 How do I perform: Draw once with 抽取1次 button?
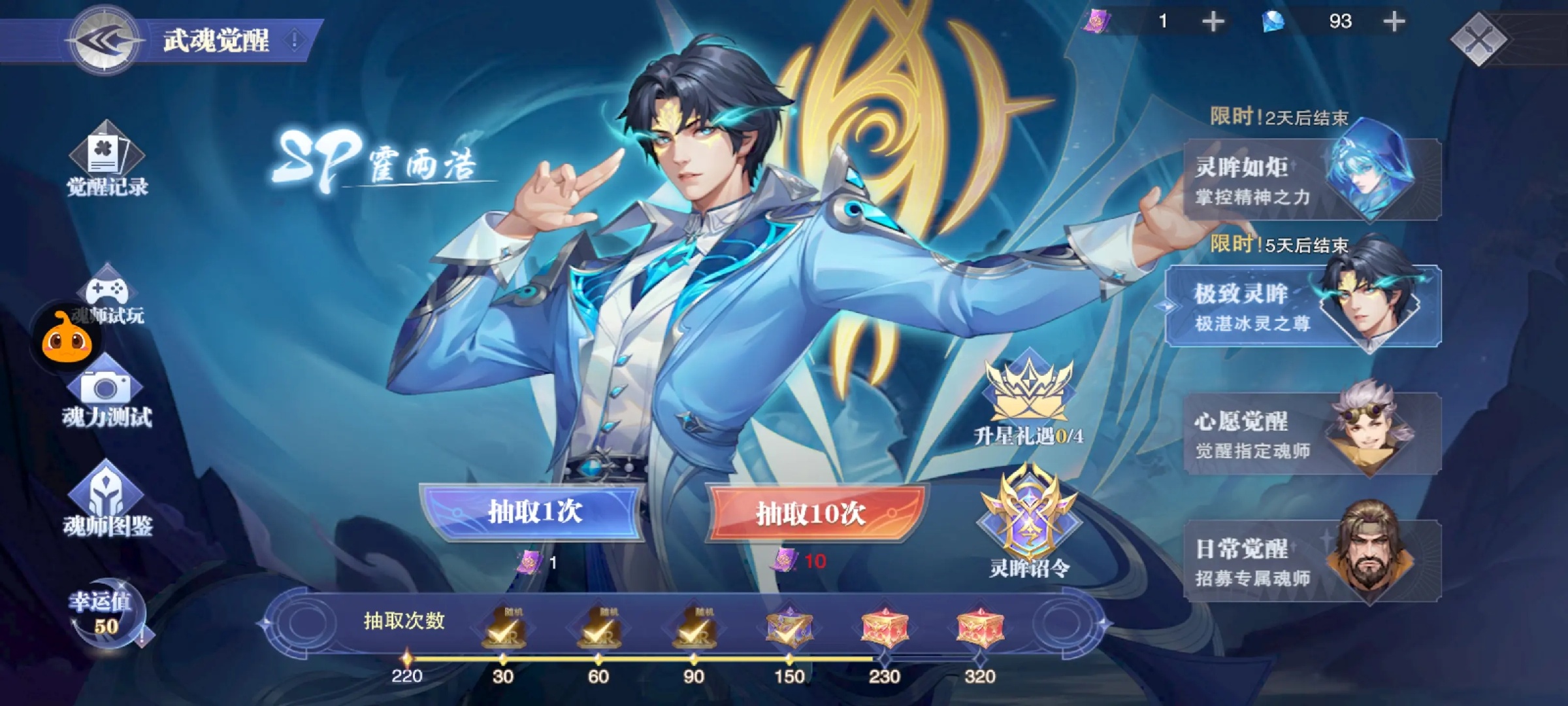(x=534, y=513)
